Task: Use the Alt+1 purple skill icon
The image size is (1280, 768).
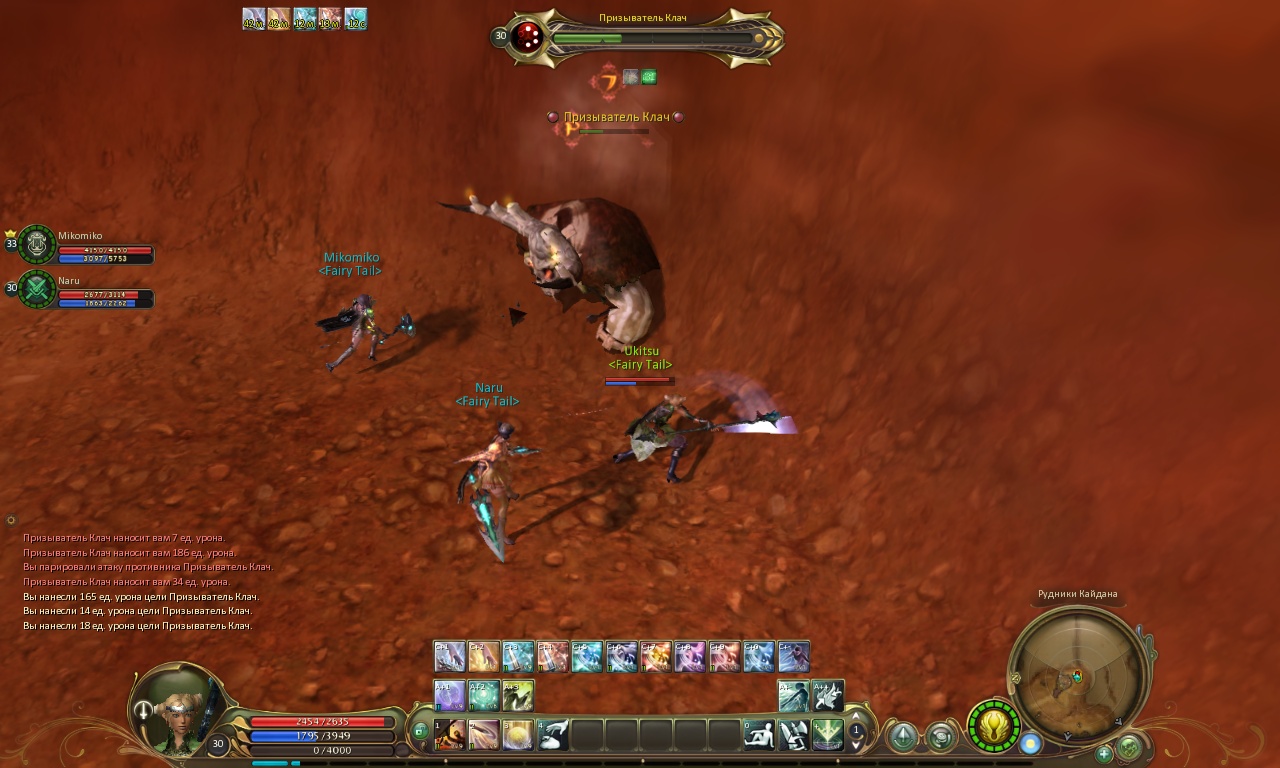Action: [449, 695]
